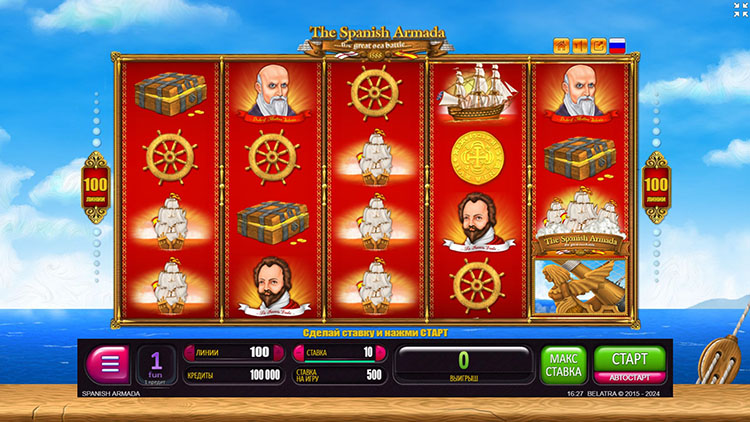The width and height of the screenshot is (750, 422).
Task: Go to the home lobby icon
Action: point(561,46)
